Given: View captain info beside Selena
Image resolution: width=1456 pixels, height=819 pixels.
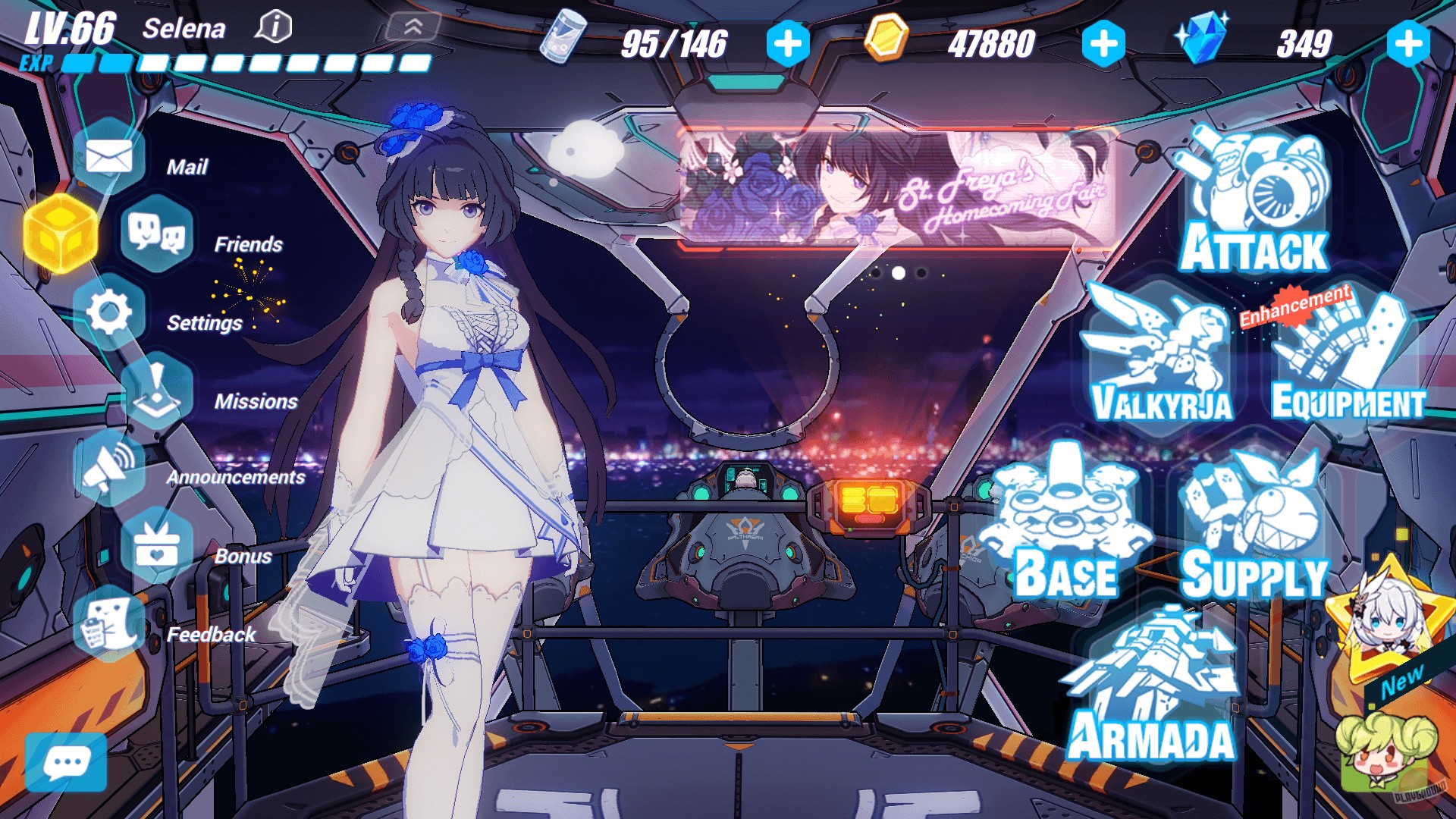Looking at the screenshot, I should click(274, 28).
